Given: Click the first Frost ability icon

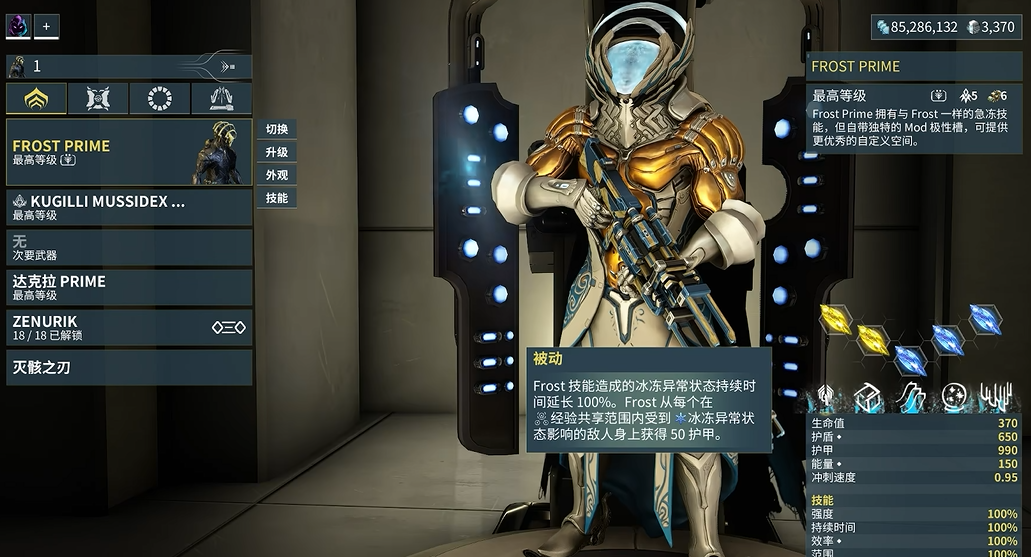Looking at the screenshot, I should (827, 397).
